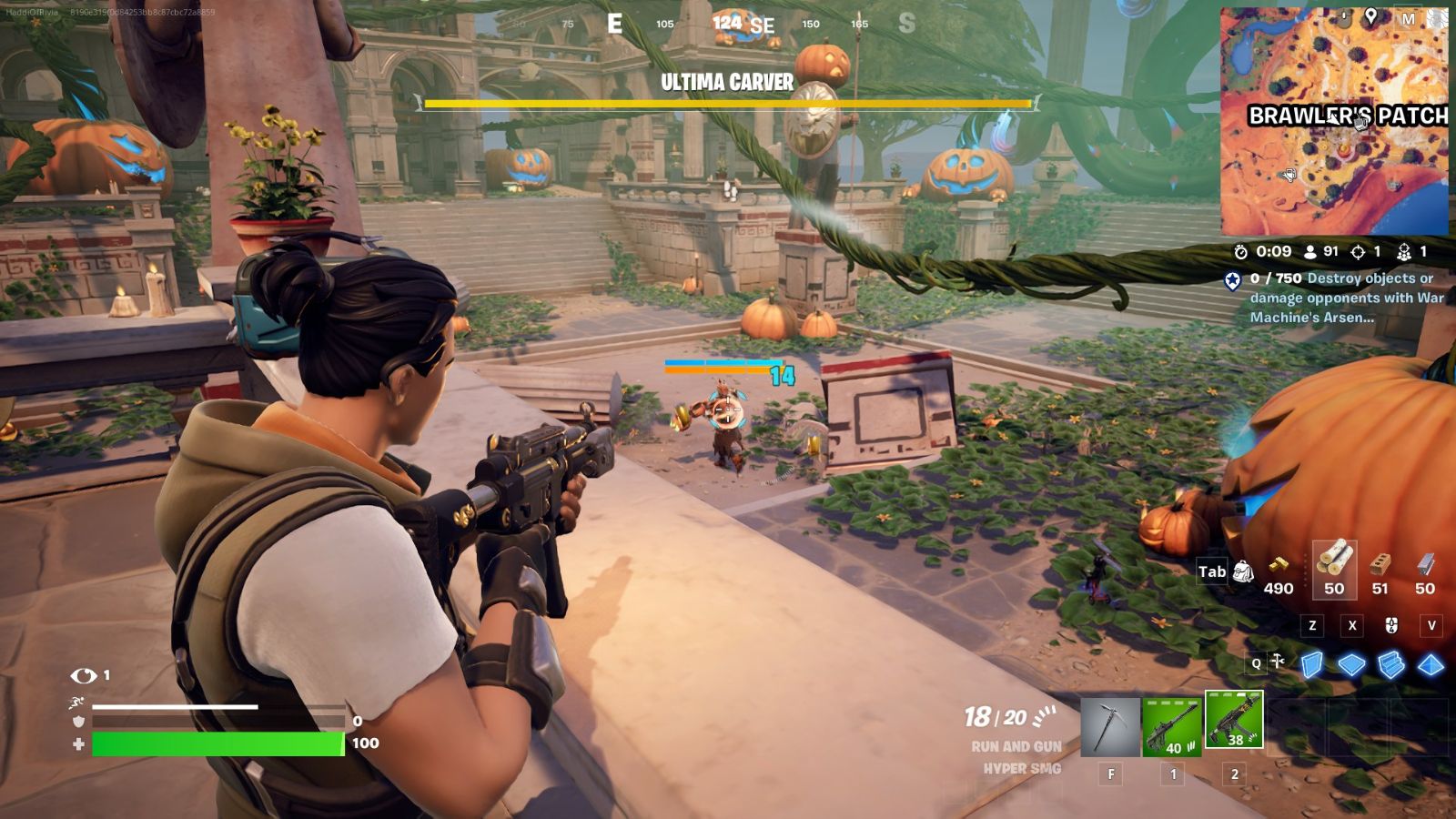Click the Ultima Carver yellow health bar
Image resolution: width=1456 pixels, height=819 pixels.
[728, 103]
